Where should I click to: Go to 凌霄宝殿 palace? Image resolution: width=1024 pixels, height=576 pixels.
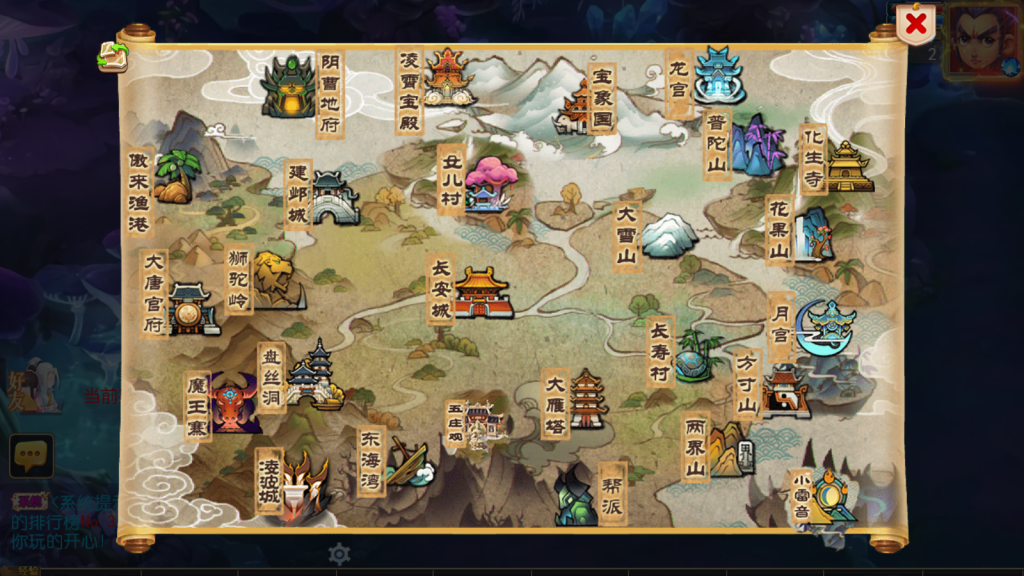click(x=447, y=76)
